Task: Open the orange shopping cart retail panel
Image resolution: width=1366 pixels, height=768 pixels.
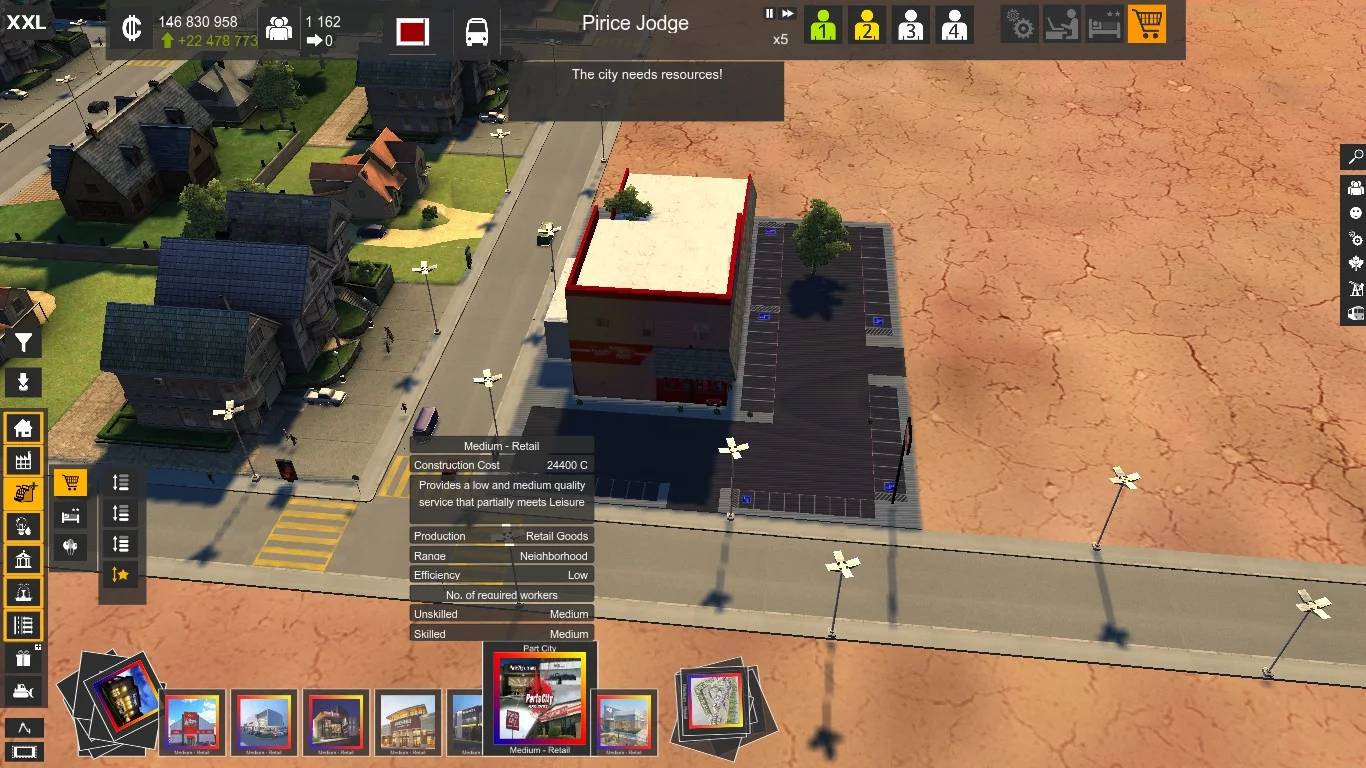Action: point(1147,24)
